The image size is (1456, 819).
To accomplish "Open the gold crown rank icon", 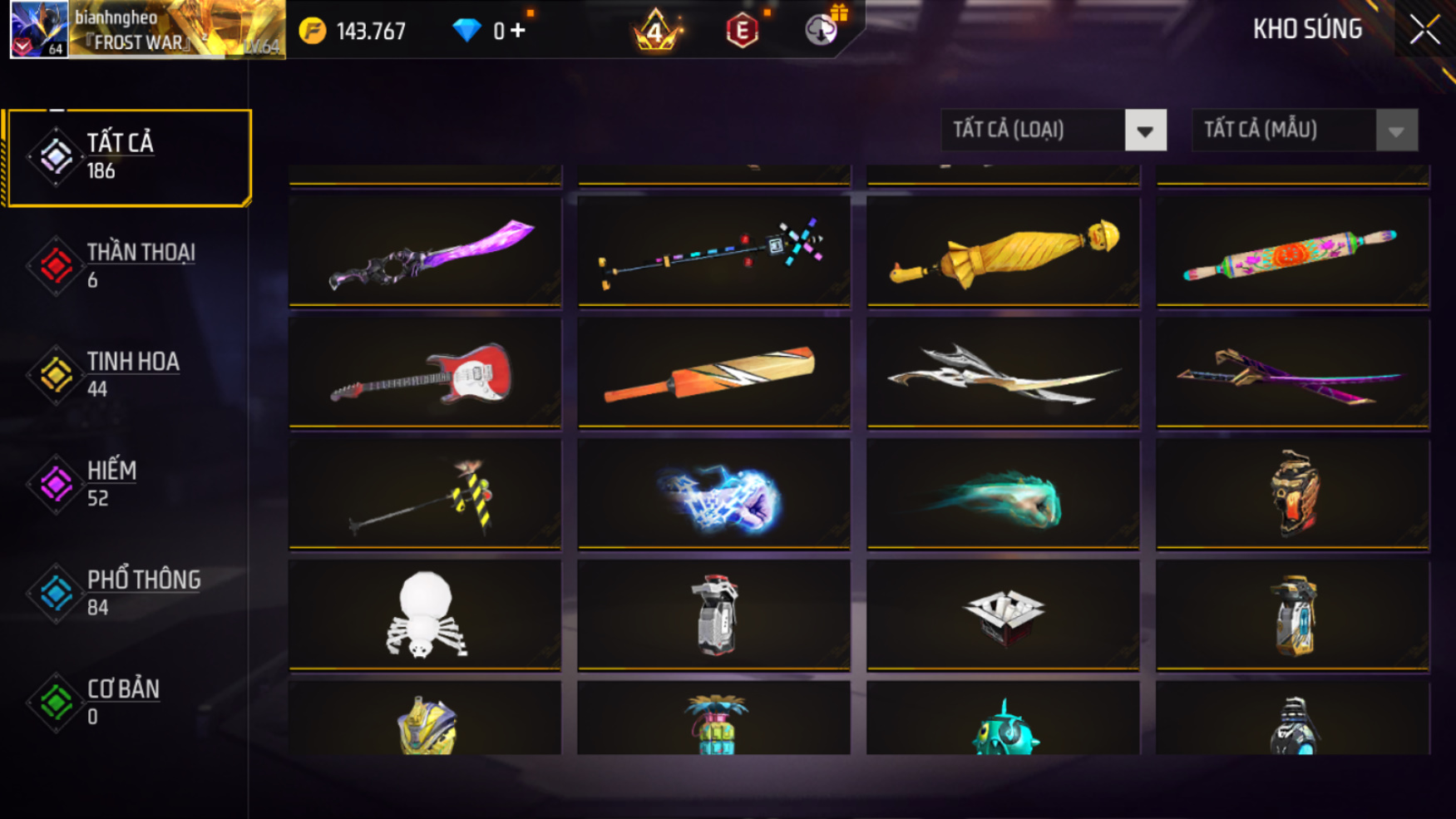I will (656, 31).
